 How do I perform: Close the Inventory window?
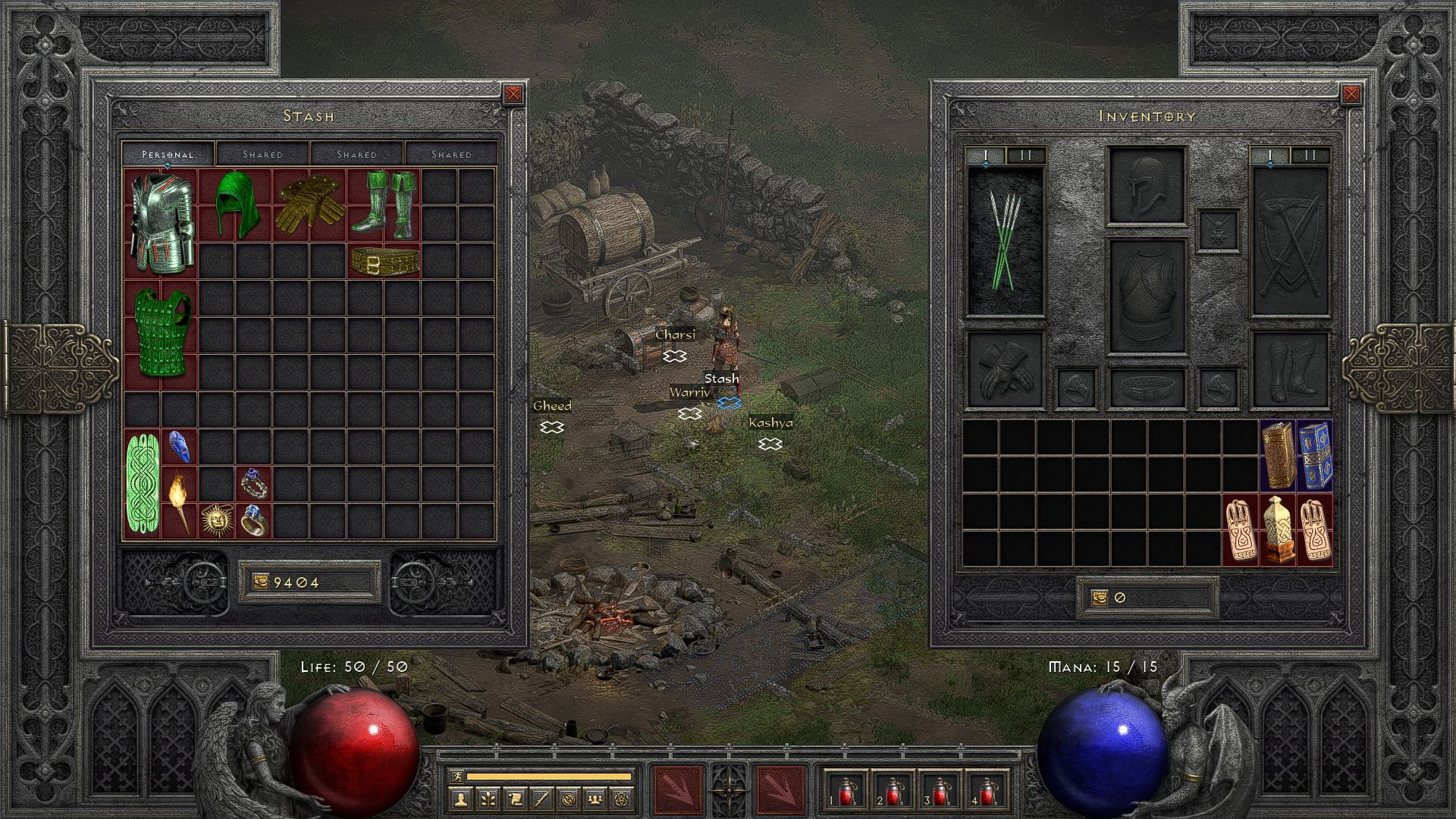(1351, 94)
